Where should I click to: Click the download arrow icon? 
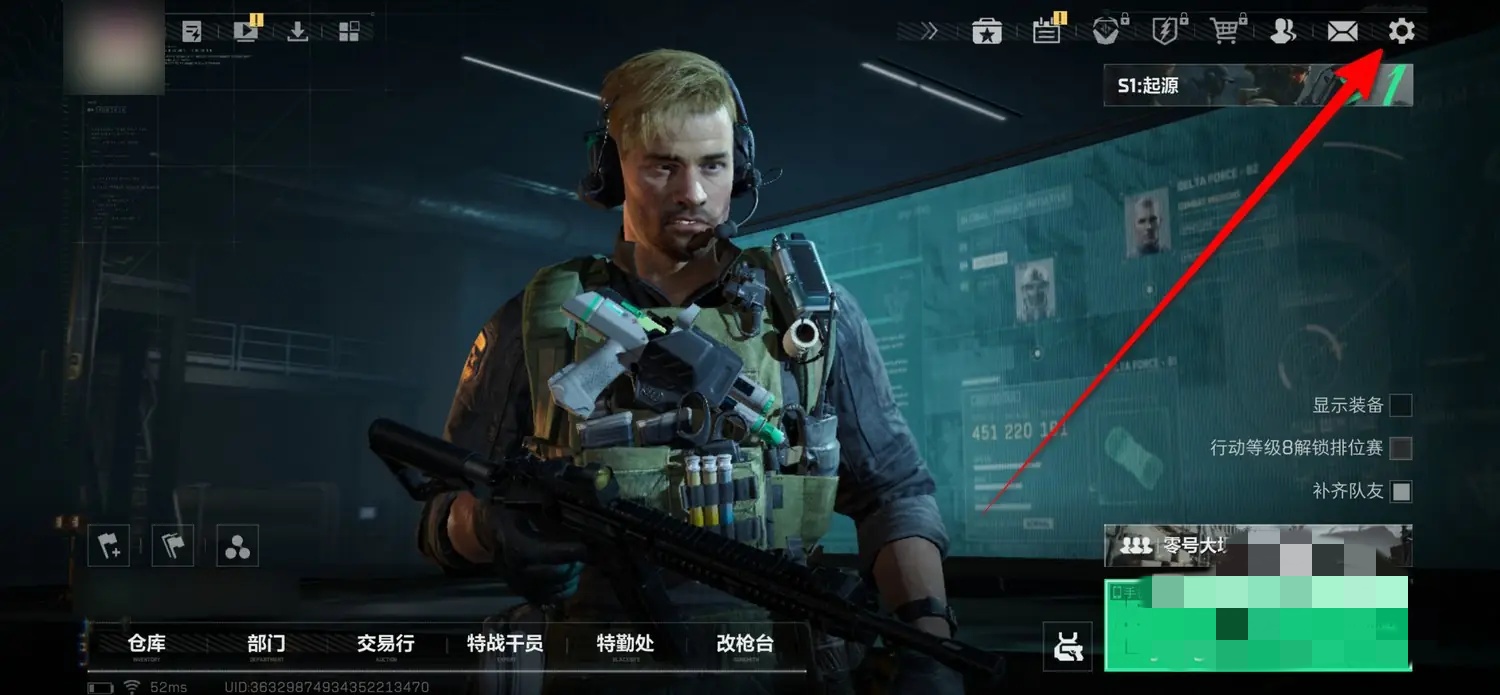tap(297, 32)
